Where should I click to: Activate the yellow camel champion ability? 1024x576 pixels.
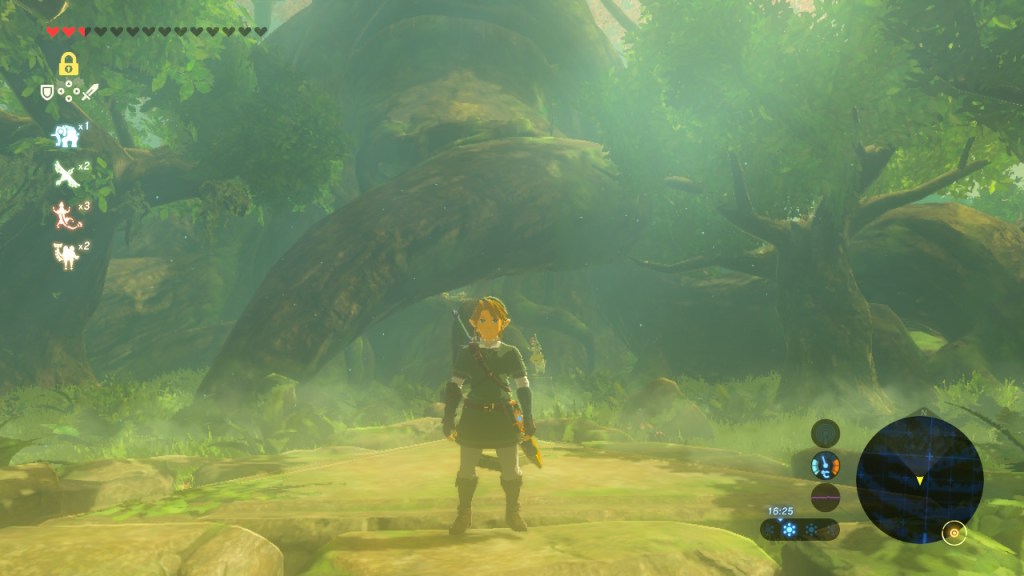(x=65, y=253)
